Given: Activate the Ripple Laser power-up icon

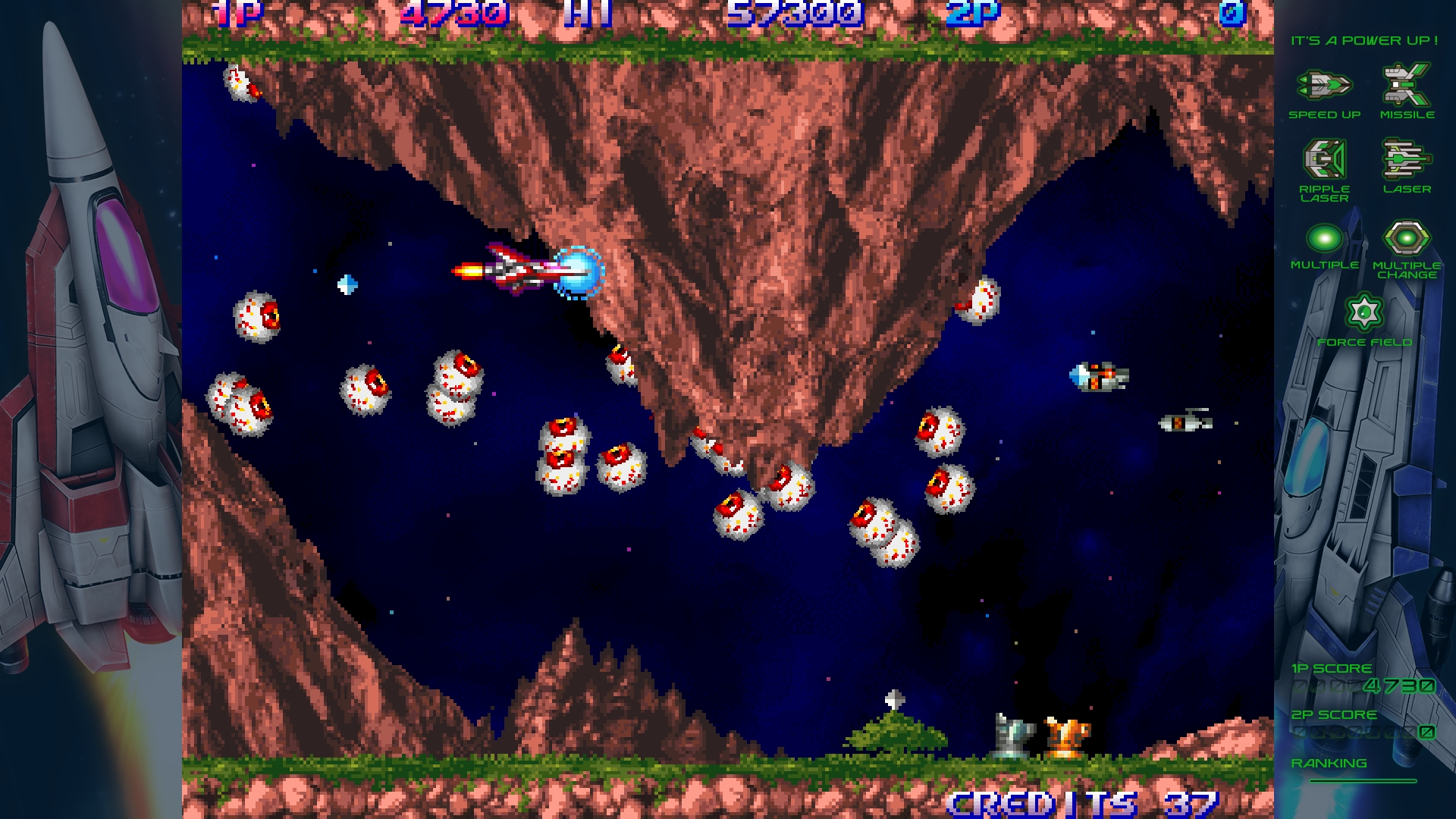Looking at the screenshot, I should pos(1324,159).
